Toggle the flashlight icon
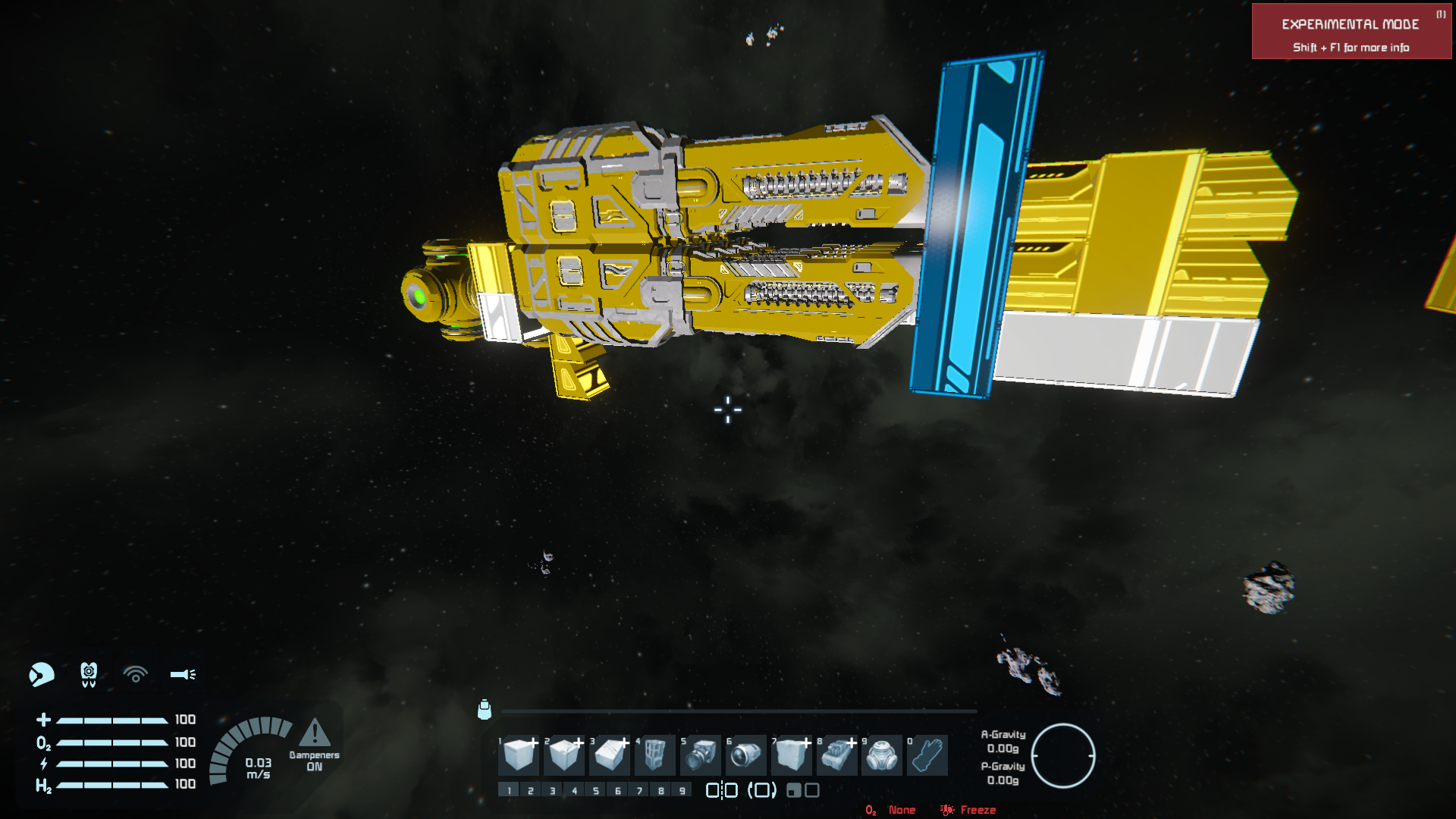Screen dimensions: 1456x819 183,674
